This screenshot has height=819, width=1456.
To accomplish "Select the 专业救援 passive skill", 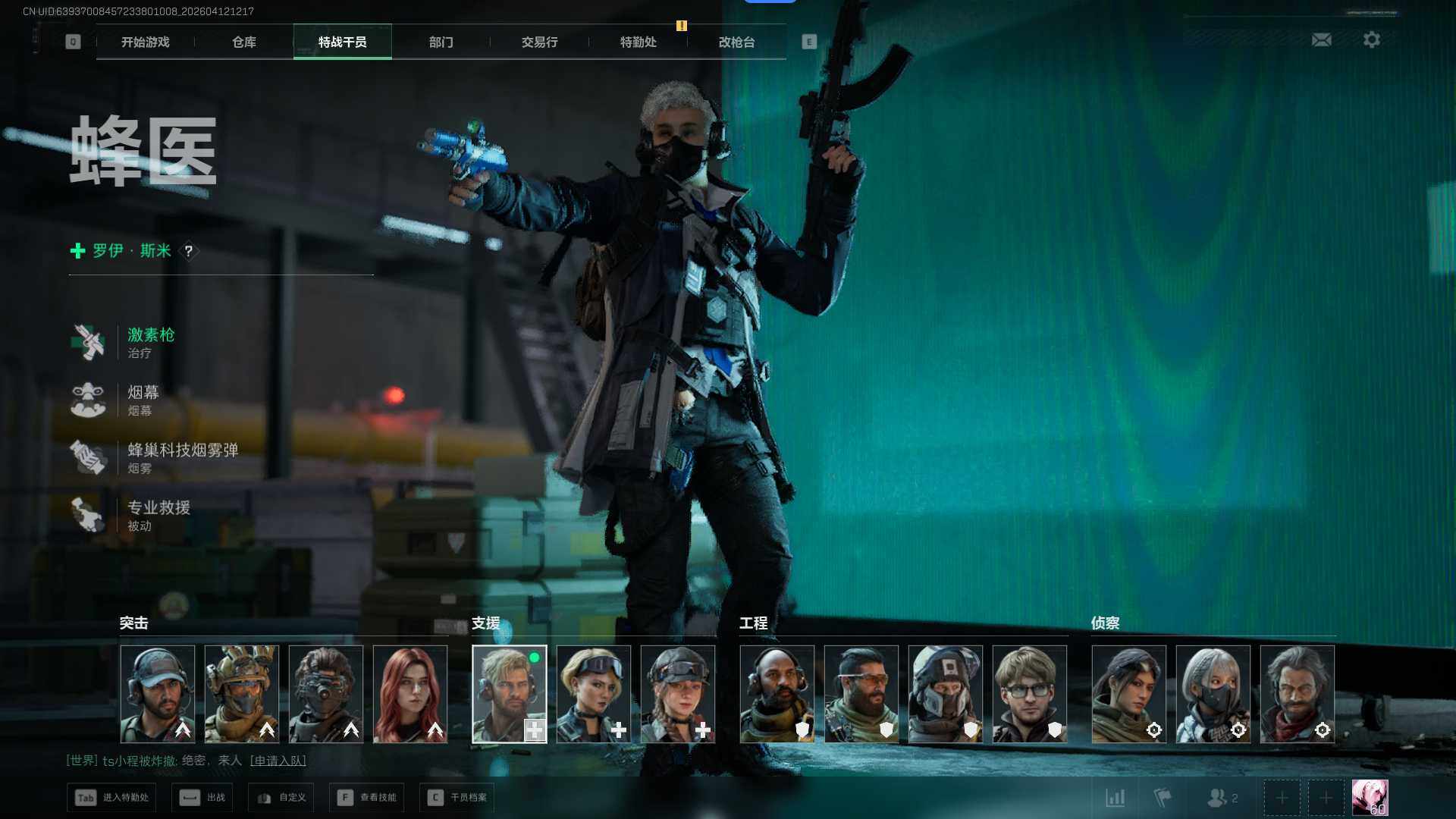I will pos(158,515).
